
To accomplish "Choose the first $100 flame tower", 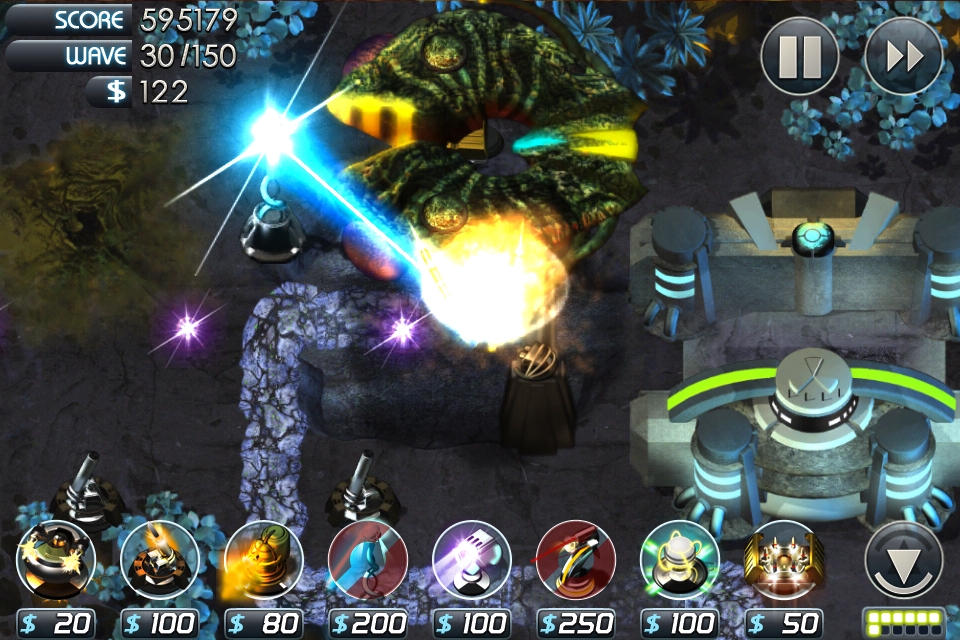I will tap(160, 560).
